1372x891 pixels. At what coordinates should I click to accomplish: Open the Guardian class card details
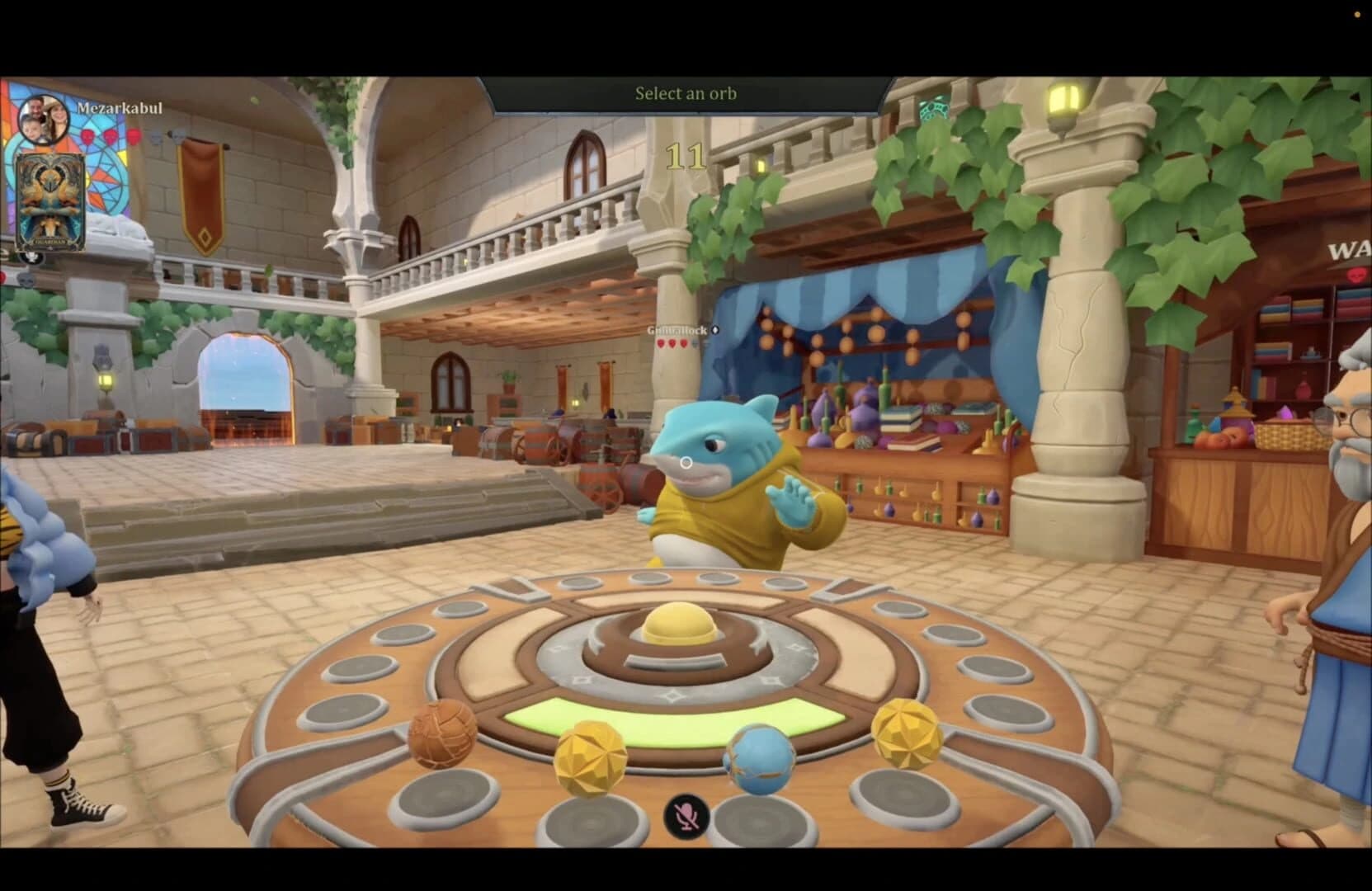[50, 201]
